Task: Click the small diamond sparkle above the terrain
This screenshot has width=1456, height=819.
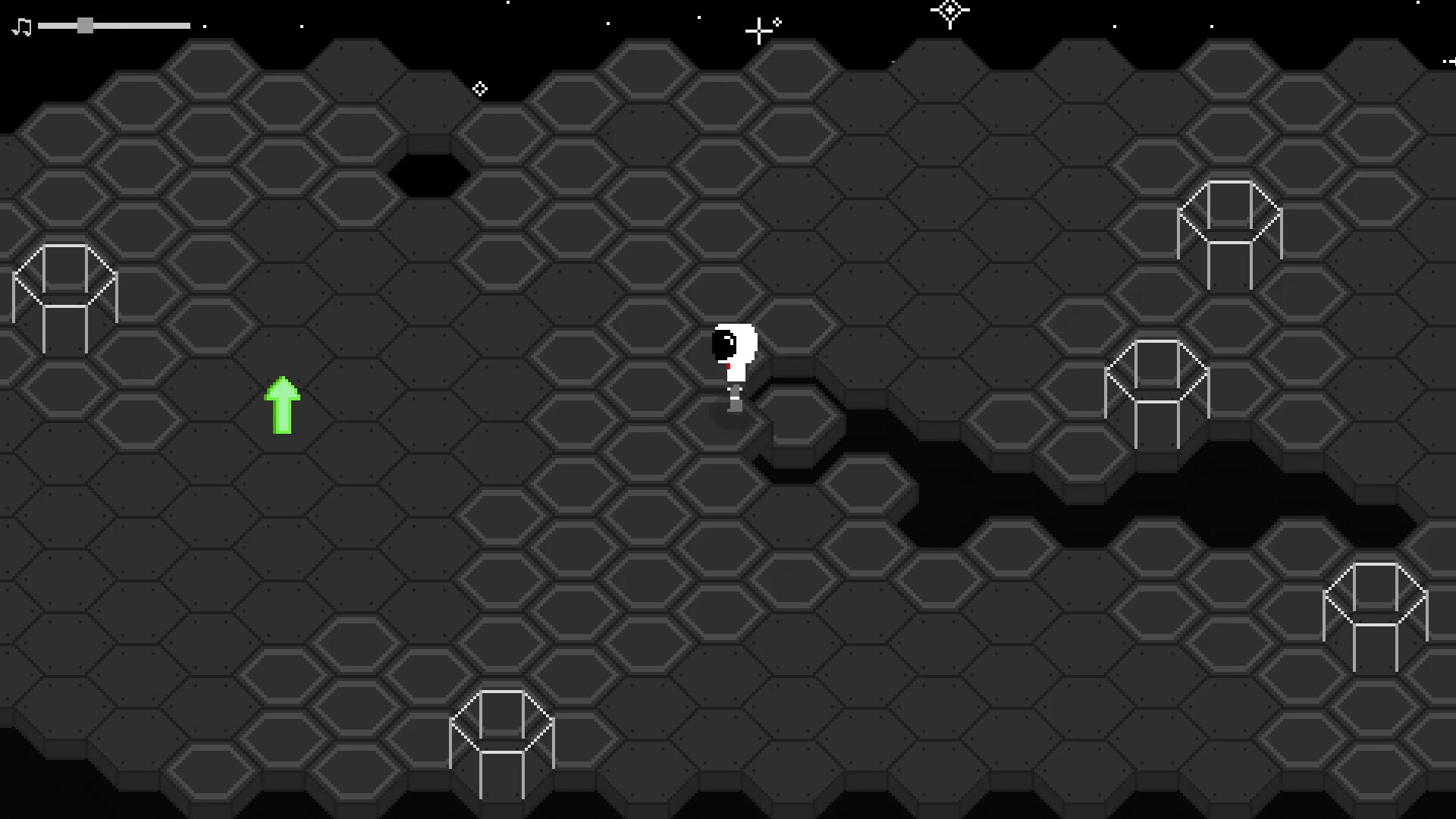Action: pyautogui.click(x=480, y=89)
